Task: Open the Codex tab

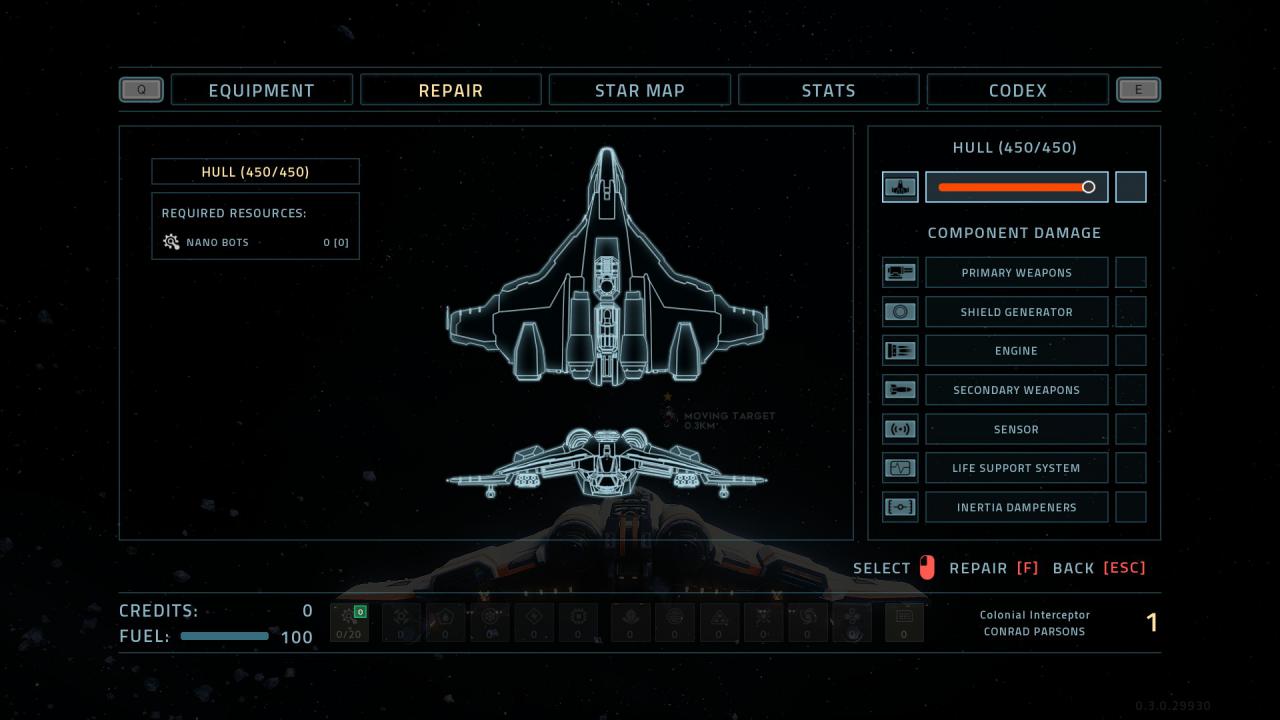Action: [1017, 90]
